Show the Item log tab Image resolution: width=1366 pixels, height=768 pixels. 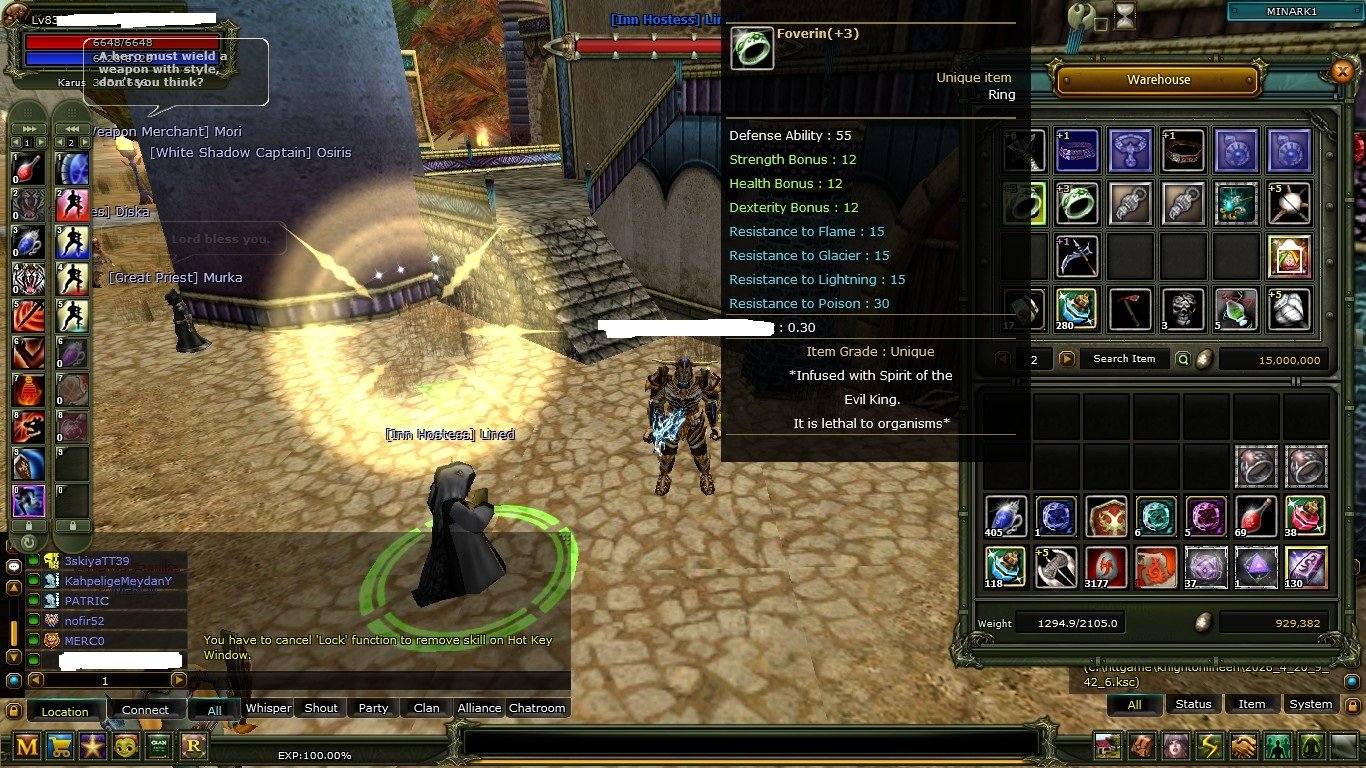tap(1251, 704)
